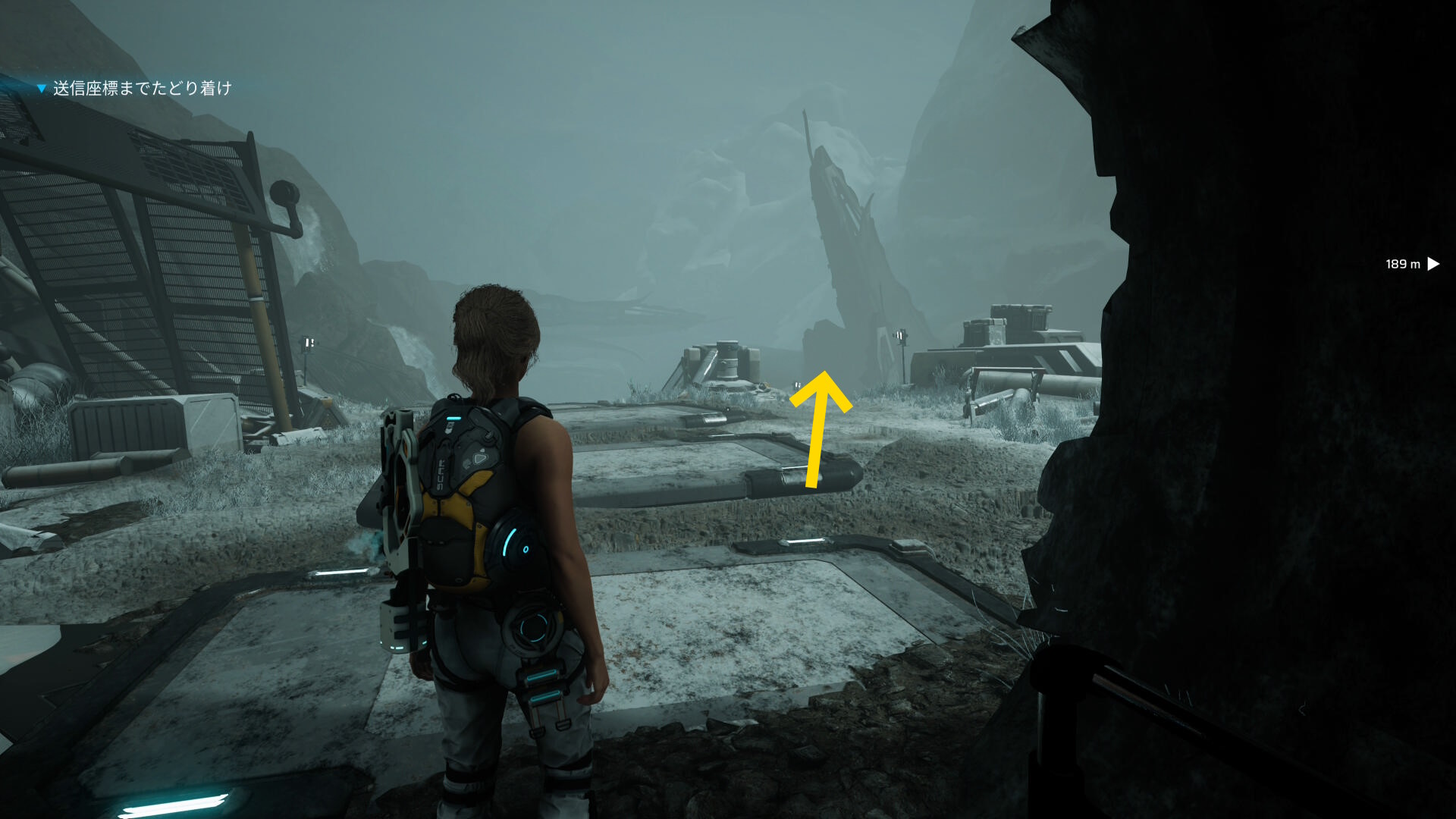The width and height of the screenshot is (1456, 819).
Task: Click the objective tracker 送信座標までたどり着け
Action: coord(141,89)
